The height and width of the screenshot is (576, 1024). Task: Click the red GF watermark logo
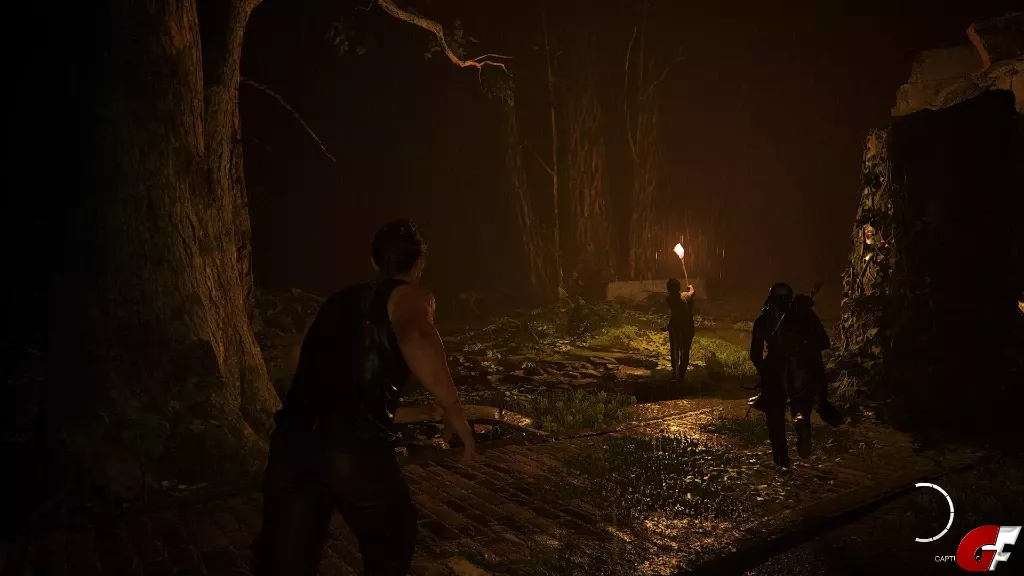click(987, 548)
